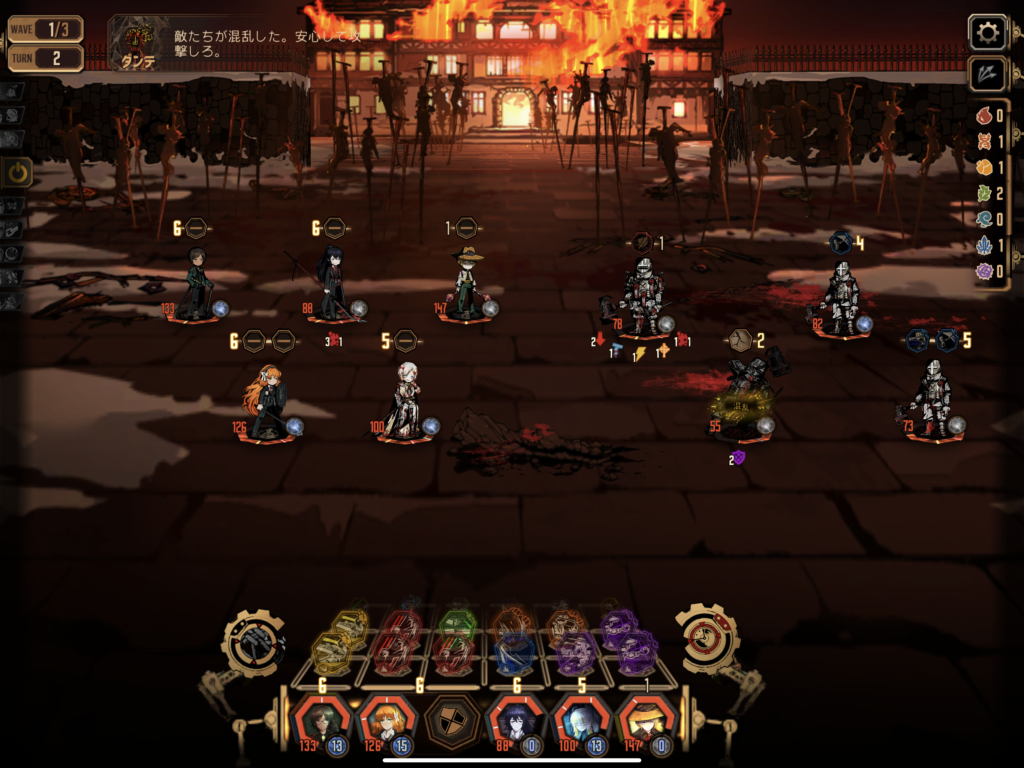Pick the blue skill chip

click(515, 654)
